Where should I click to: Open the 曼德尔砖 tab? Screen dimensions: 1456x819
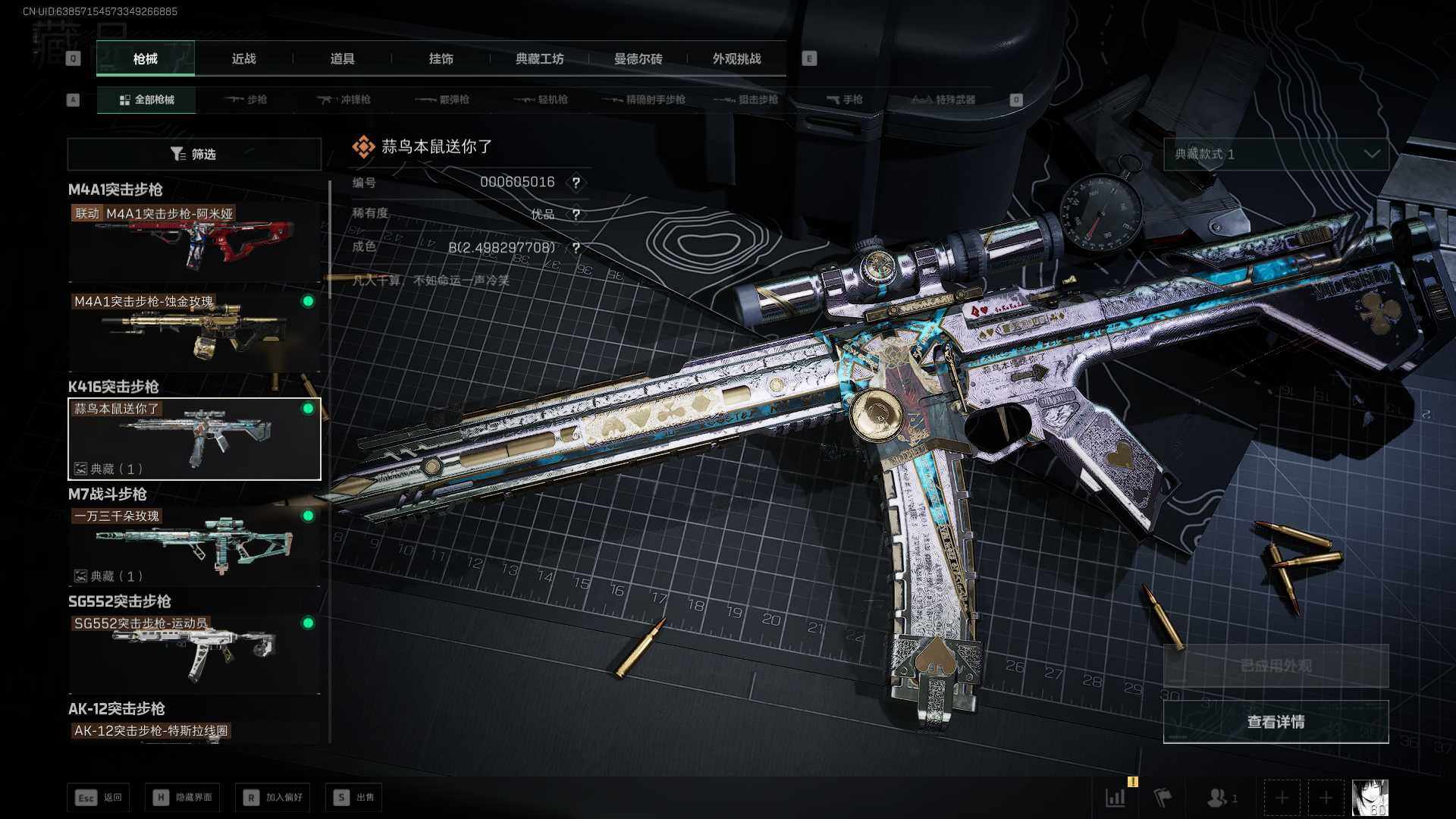[x=638, y=58]
